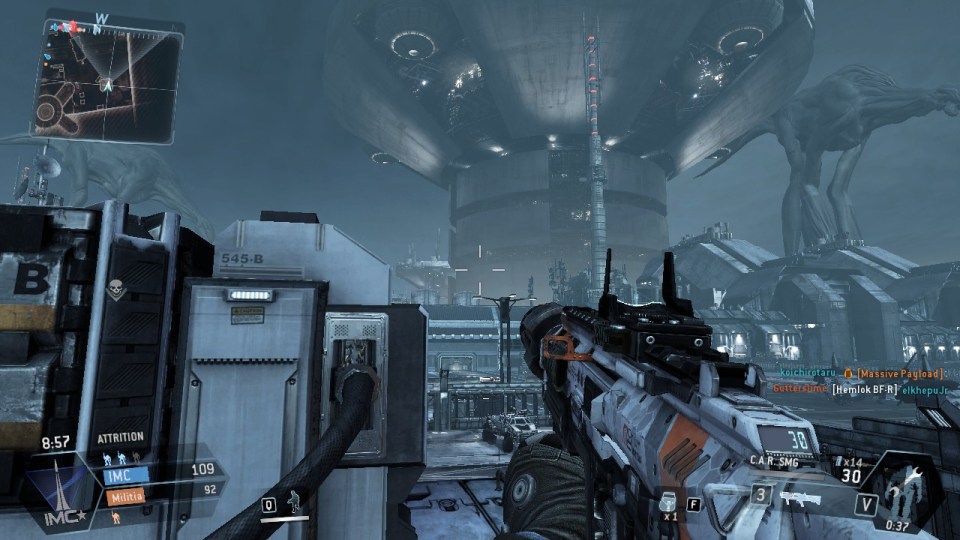Click the Hemlok BF-R kill feed entry
Image resolution: width=960 pixels, height=540 pixels.
[x=868, y=389]
